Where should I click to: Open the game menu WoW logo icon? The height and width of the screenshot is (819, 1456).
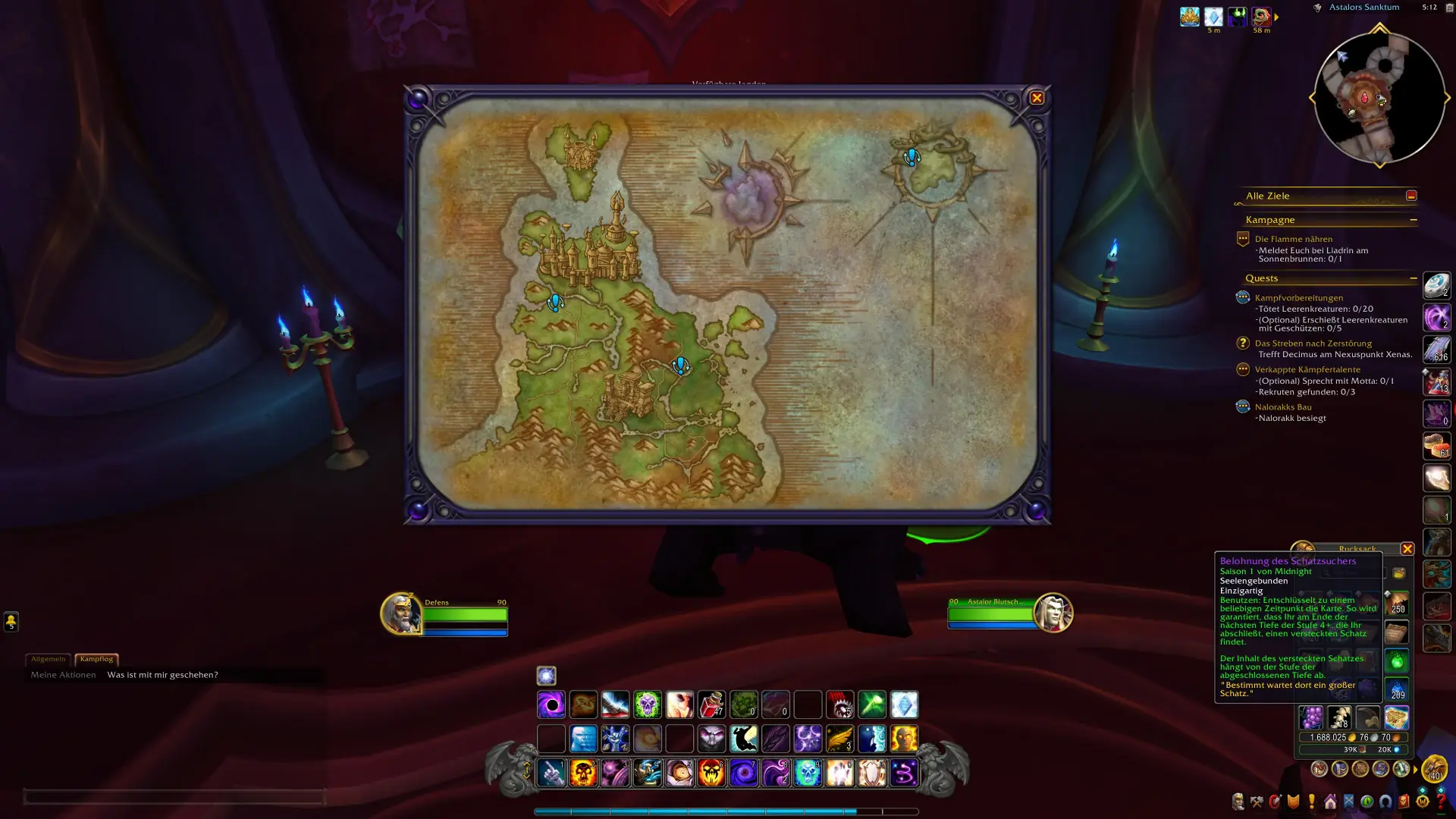pos(1424,802)
